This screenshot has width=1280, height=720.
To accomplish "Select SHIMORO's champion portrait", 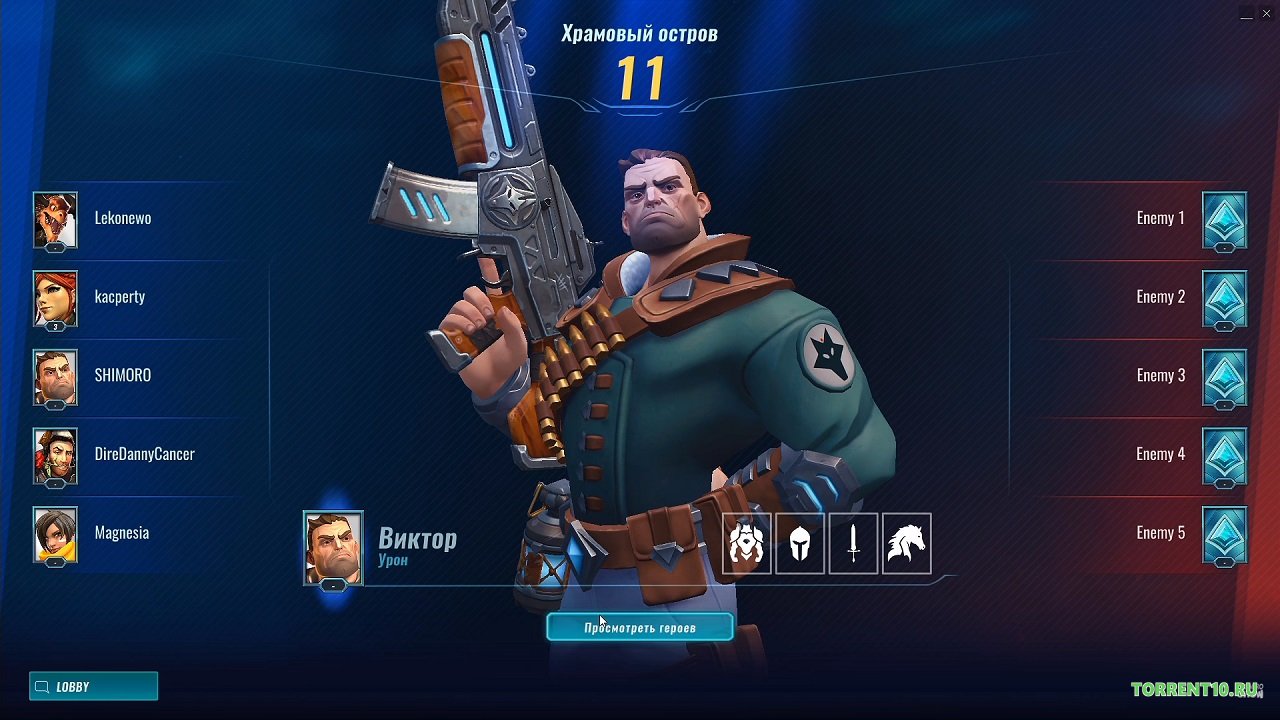I will pyautogui.click(x=55, y=376).
